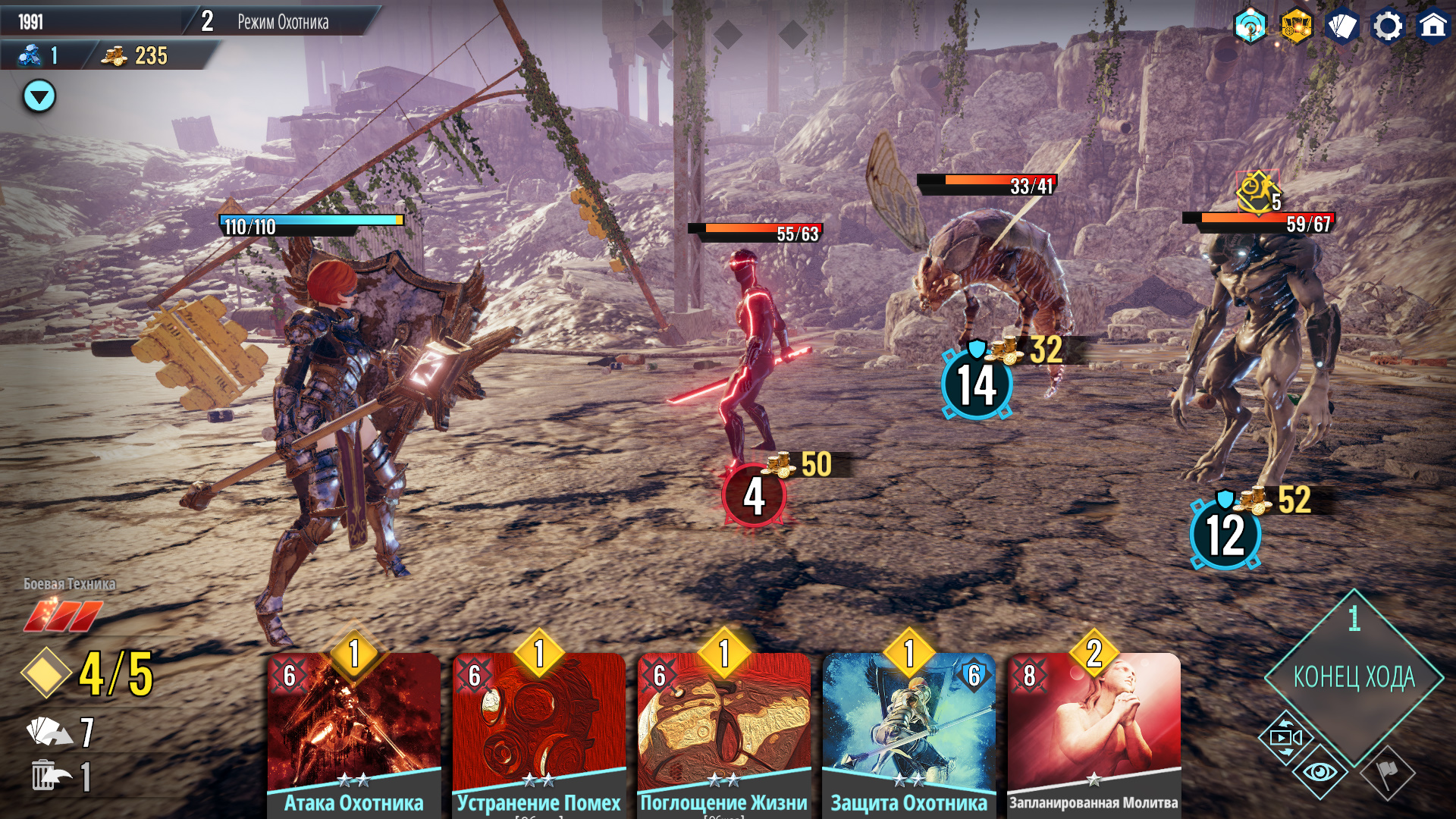Viewport: 1456px width, 819px height.
Task: Click the surrender flag button
Action: tap(1388, 773)
